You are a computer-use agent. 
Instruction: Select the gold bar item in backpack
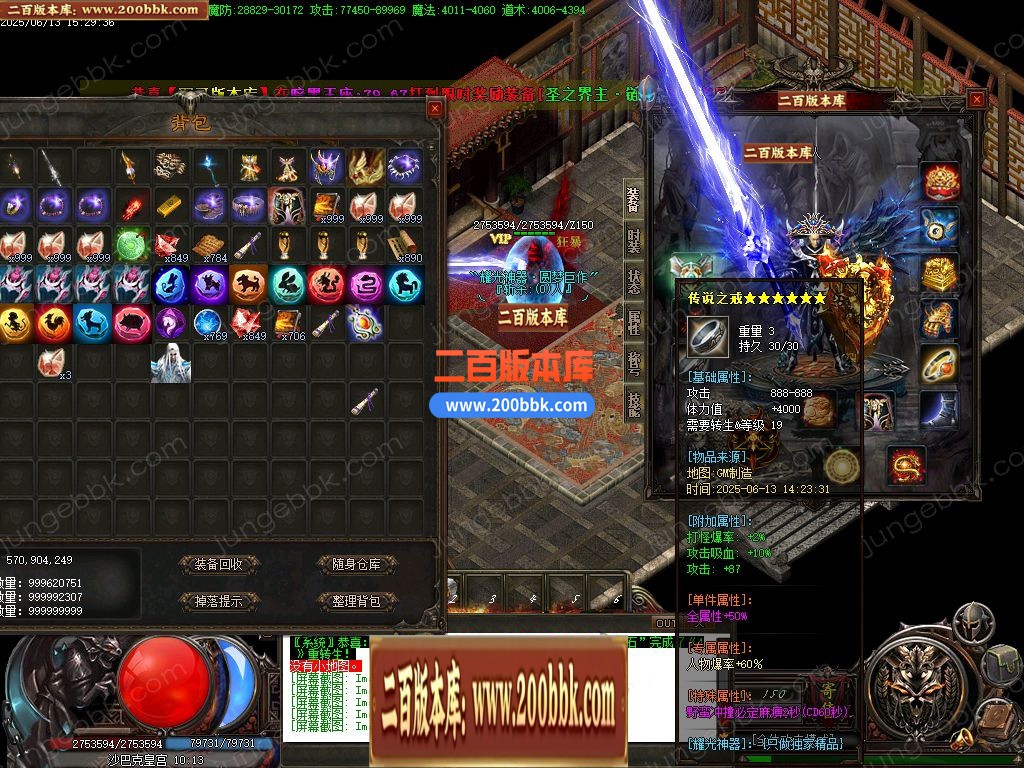click(170, 206)
